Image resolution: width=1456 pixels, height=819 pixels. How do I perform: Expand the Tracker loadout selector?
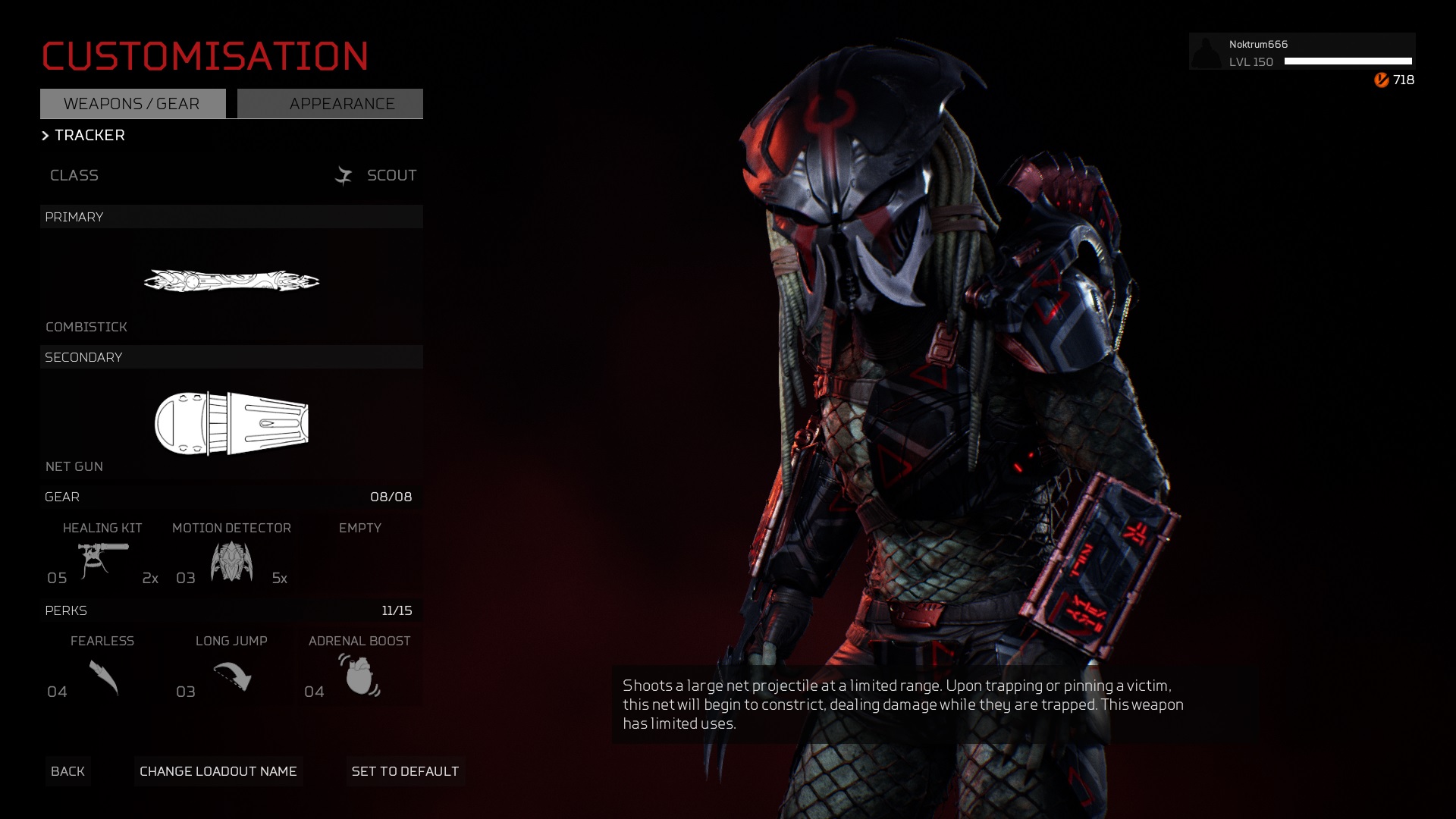(83, 135)
